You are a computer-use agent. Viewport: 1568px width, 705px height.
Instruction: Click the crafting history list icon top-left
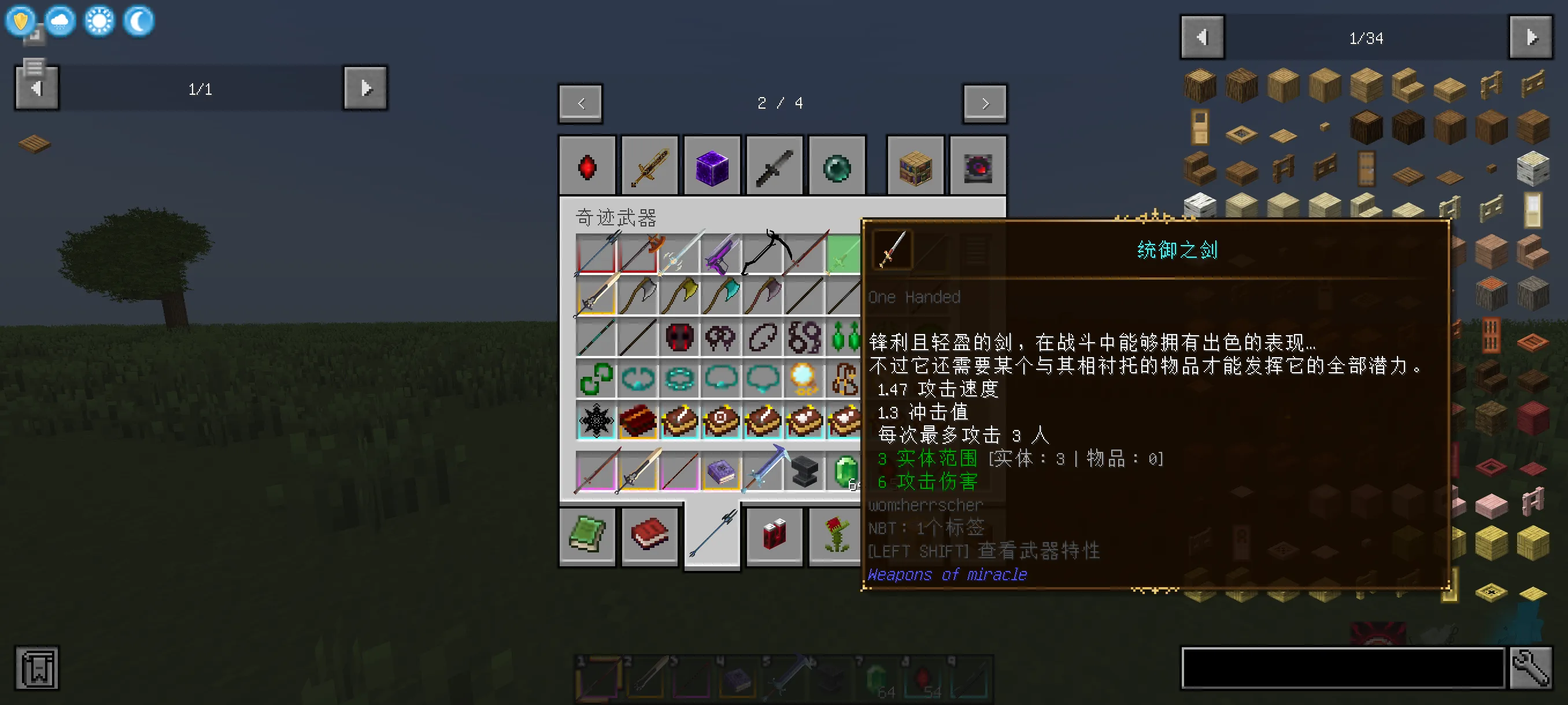click(x=35, y=68)
